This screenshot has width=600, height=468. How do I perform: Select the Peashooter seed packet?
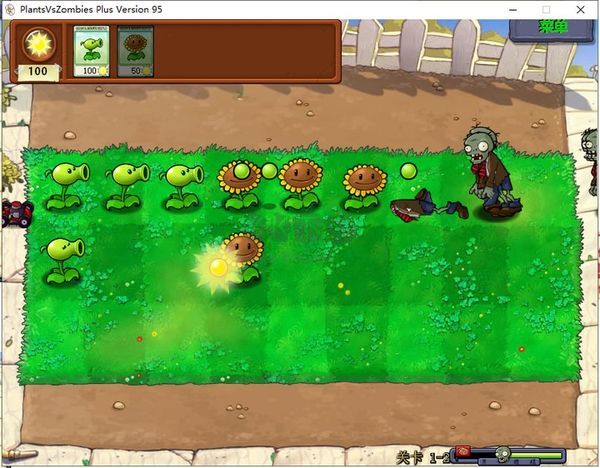click(x=91, y=51)
